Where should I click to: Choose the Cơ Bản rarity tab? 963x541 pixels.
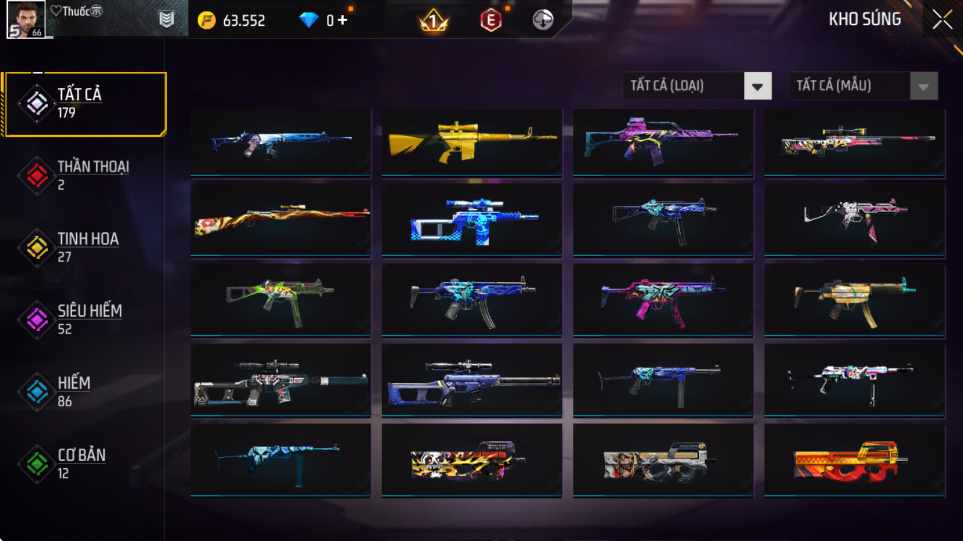point(84,463)
